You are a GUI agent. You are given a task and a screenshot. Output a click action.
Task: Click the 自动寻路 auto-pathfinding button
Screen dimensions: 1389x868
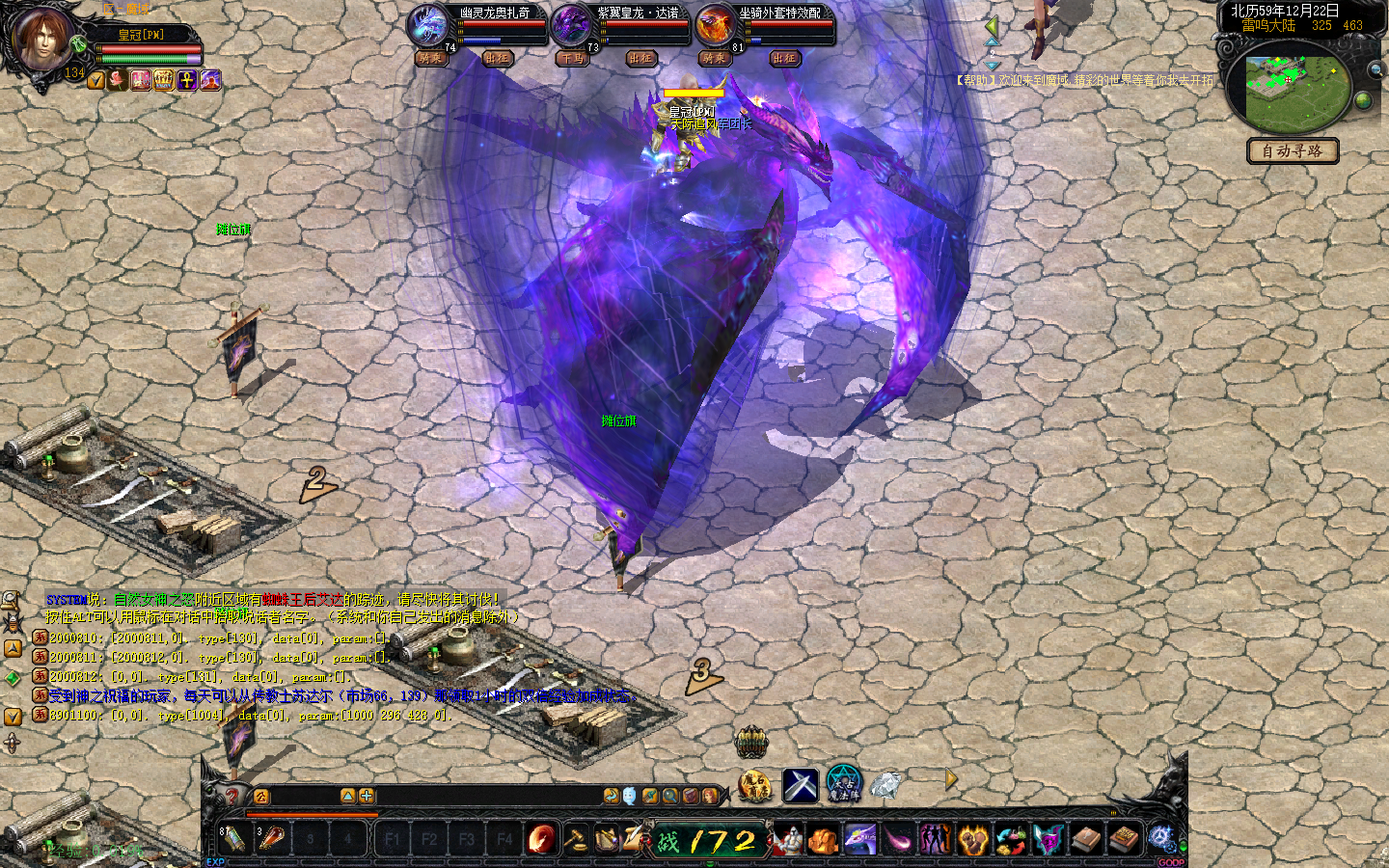pyautogui.click(x=1293, y=151)
